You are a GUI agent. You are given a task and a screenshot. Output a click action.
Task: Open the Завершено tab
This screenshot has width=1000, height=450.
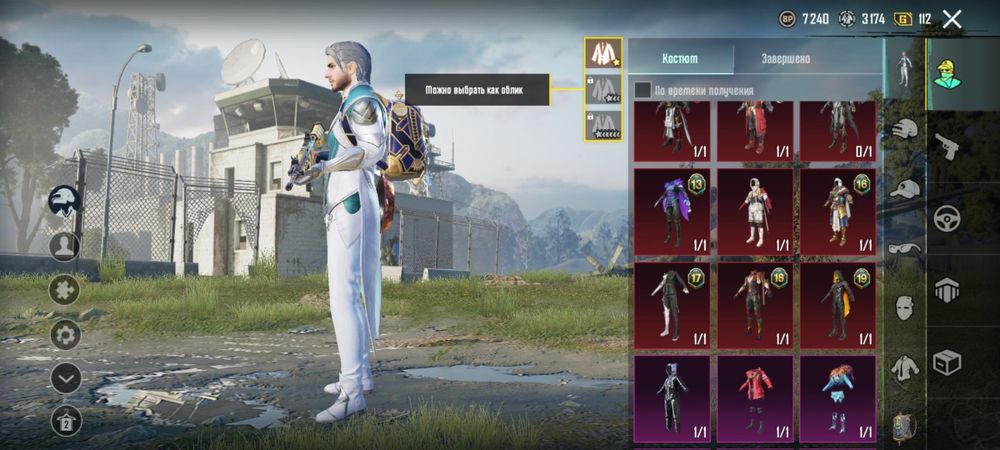click(785, 59)
